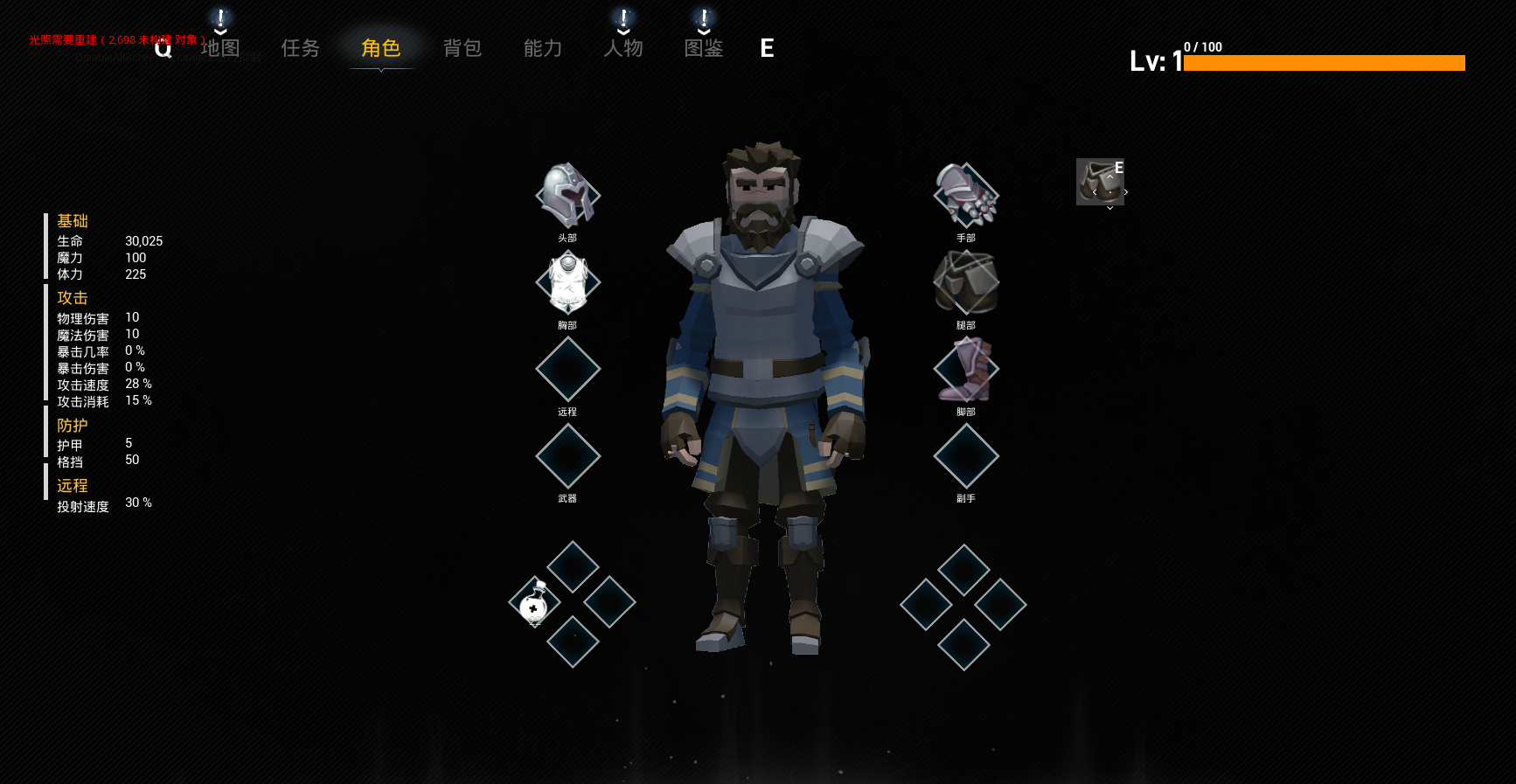The height and width of the screenshot is (784, 1516).
Task: Select the chest armor in 胸部 slot
Action: [568, 282]
